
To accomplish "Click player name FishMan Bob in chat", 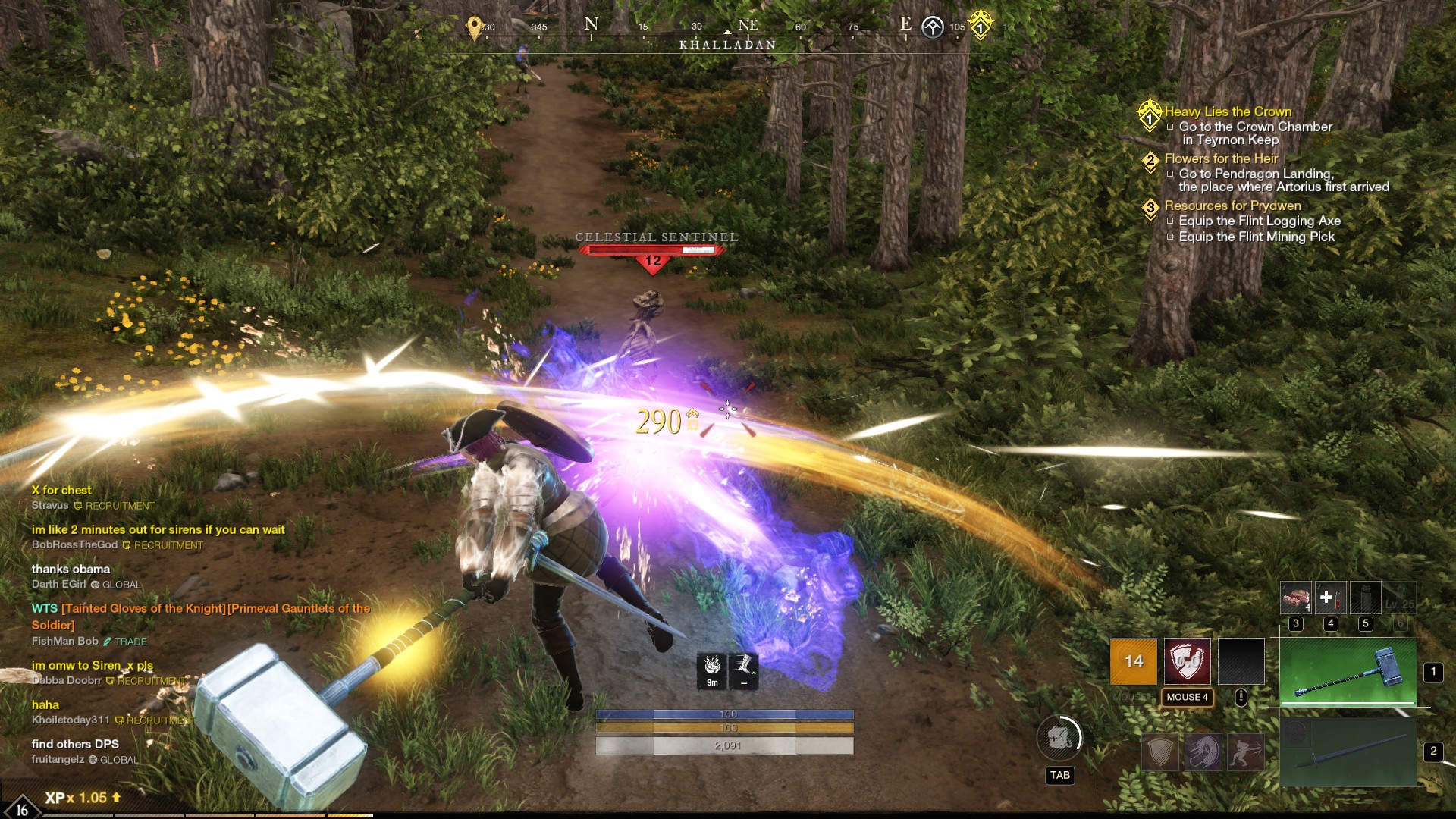I will point(64,641).
